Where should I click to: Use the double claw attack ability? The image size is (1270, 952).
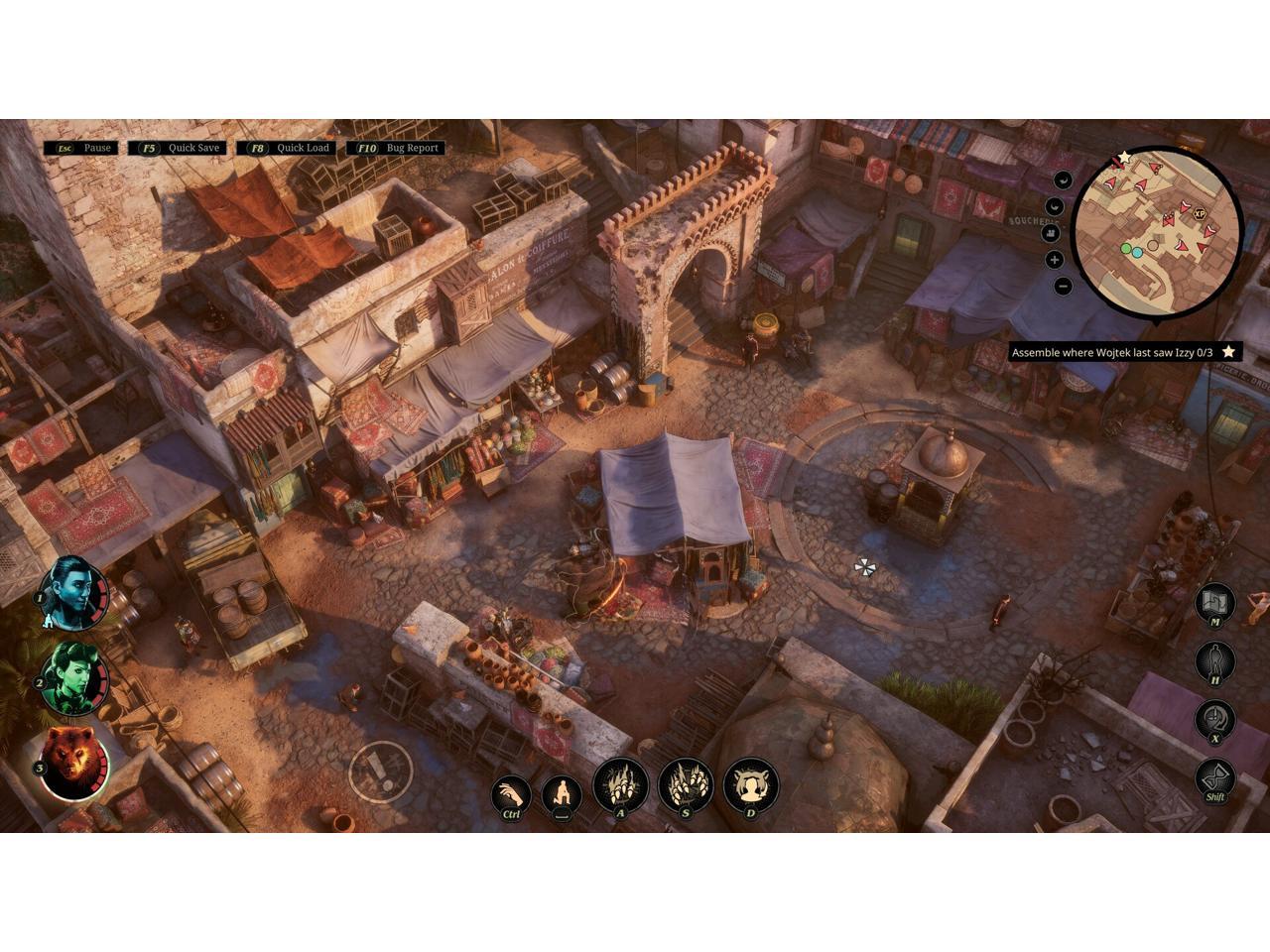click(x=686, y=786)
